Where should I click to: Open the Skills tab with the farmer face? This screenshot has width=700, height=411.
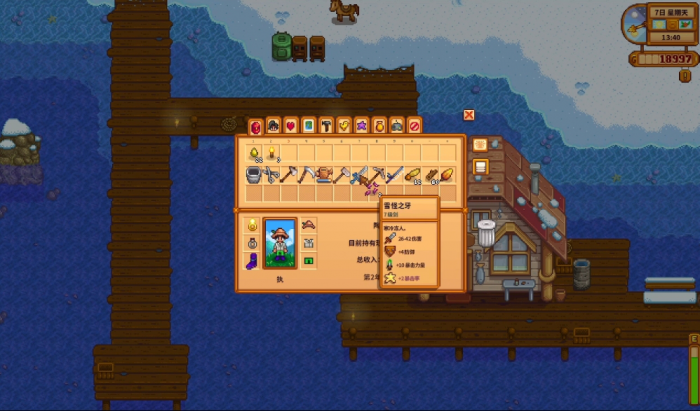[272, 126]
